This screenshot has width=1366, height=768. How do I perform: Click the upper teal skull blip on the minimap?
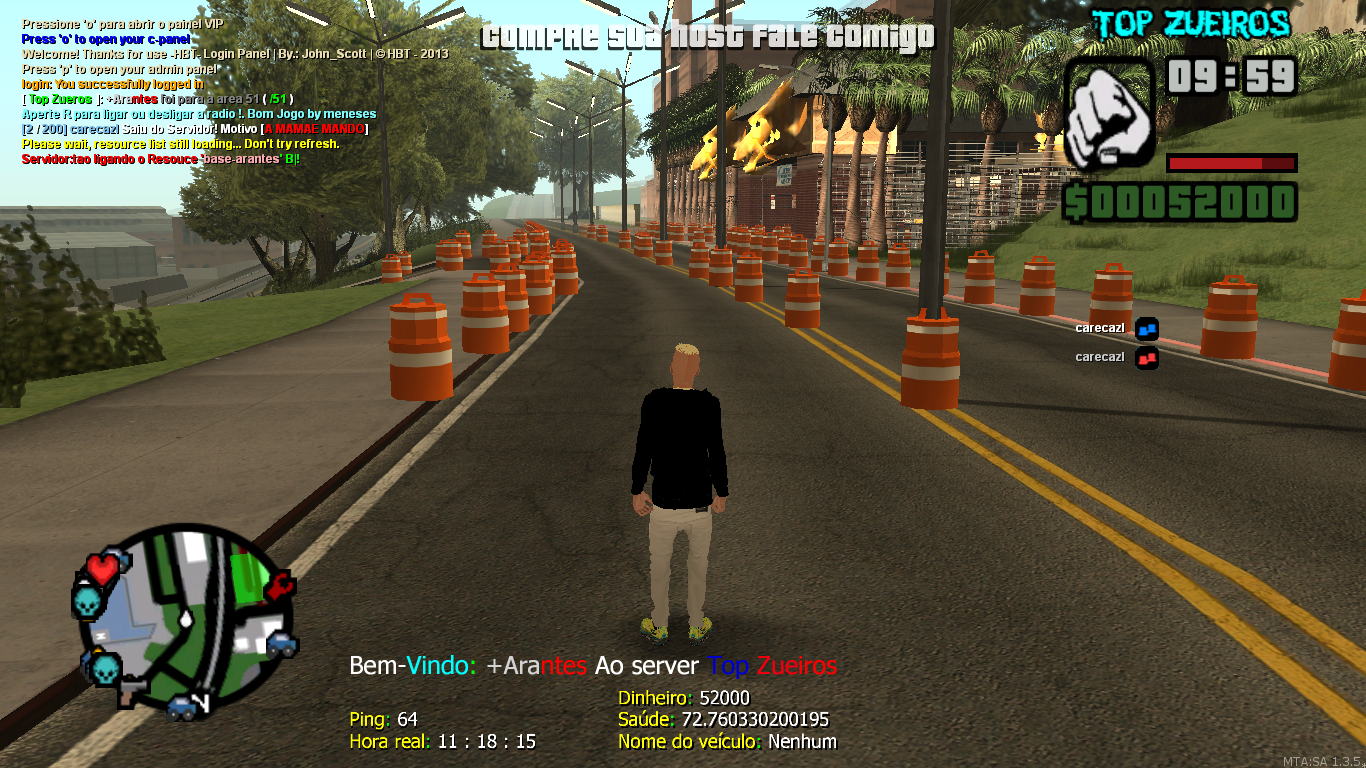pyautogui.click(x=86, y=601)
